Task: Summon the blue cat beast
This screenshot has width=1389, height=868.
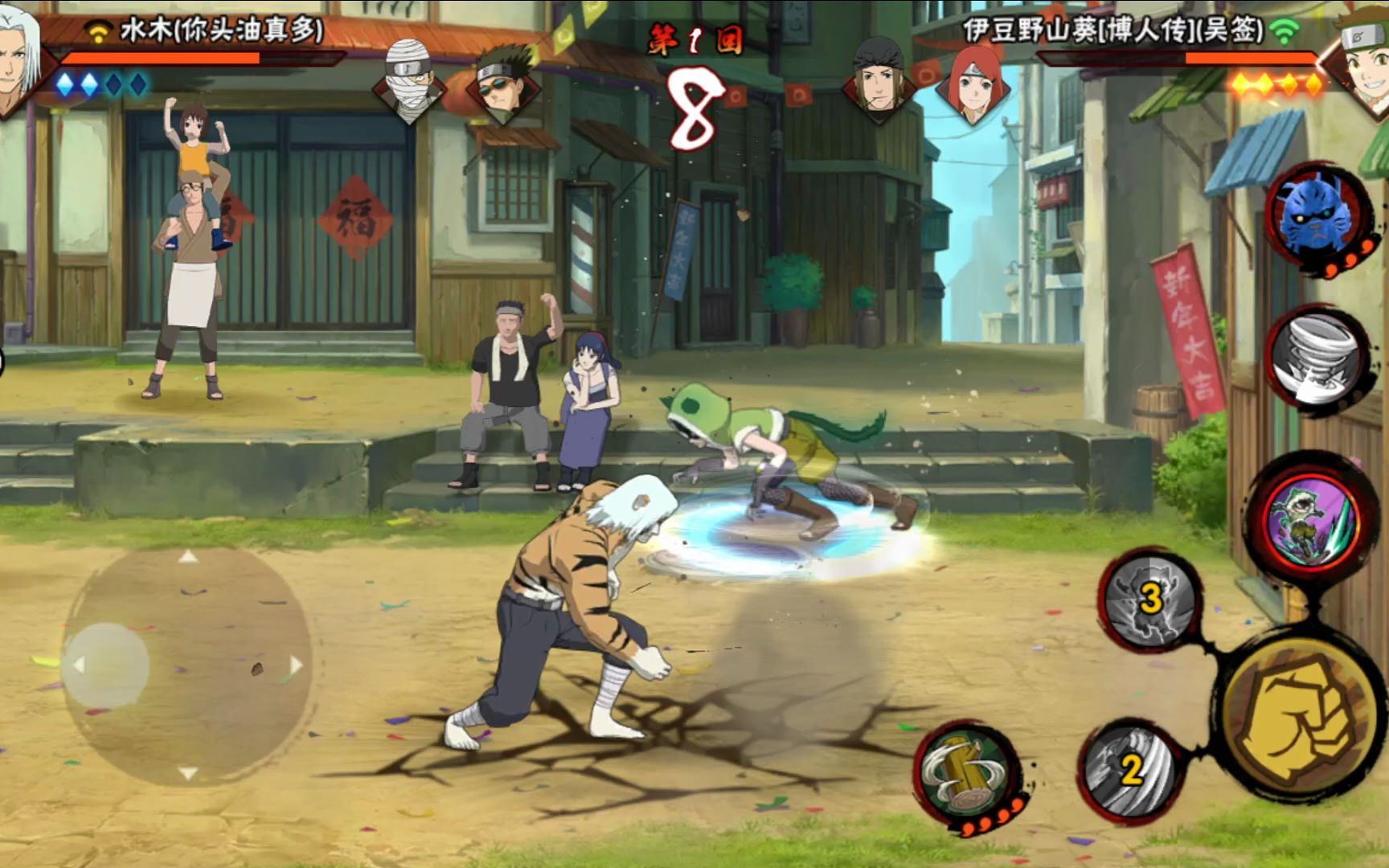Action: tap(1316, 215)
